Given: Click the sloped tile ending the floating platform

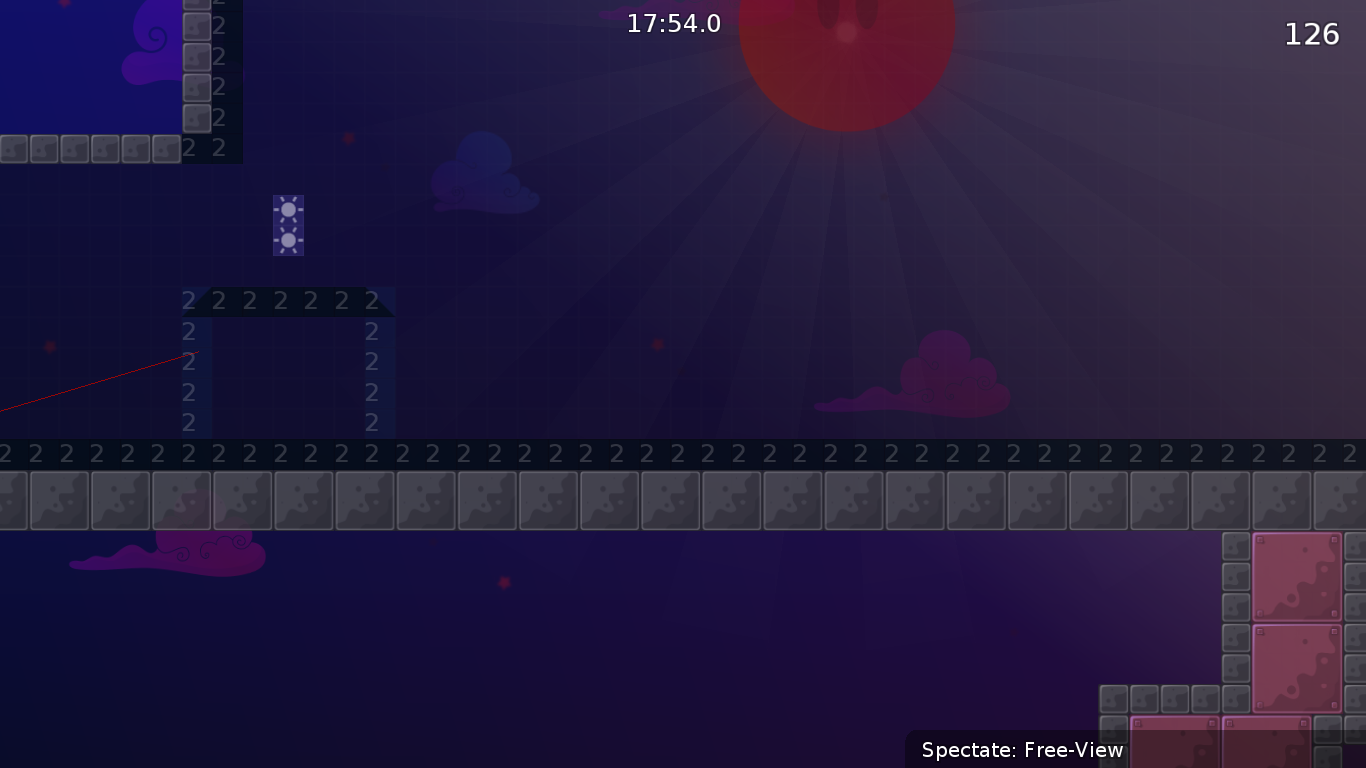Looking at the screenshot, I should [x=375, y=300].
